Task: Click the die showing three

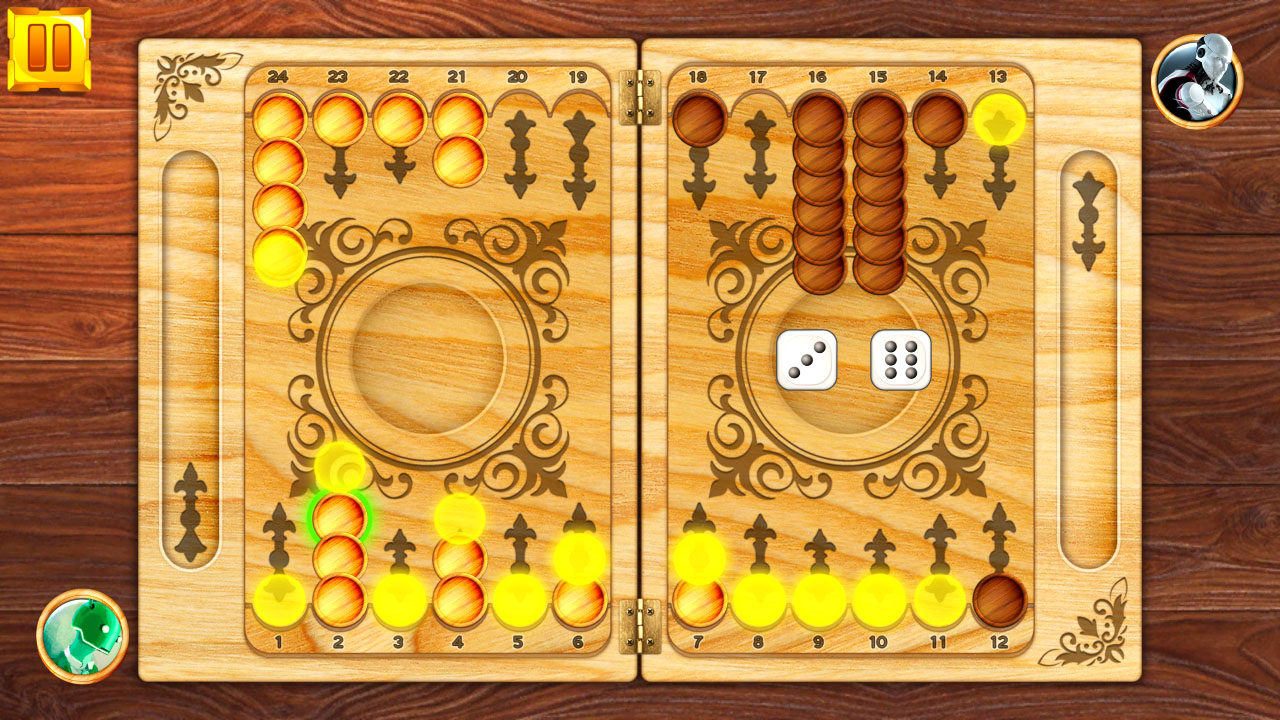Action: click(x=805, y=360)
